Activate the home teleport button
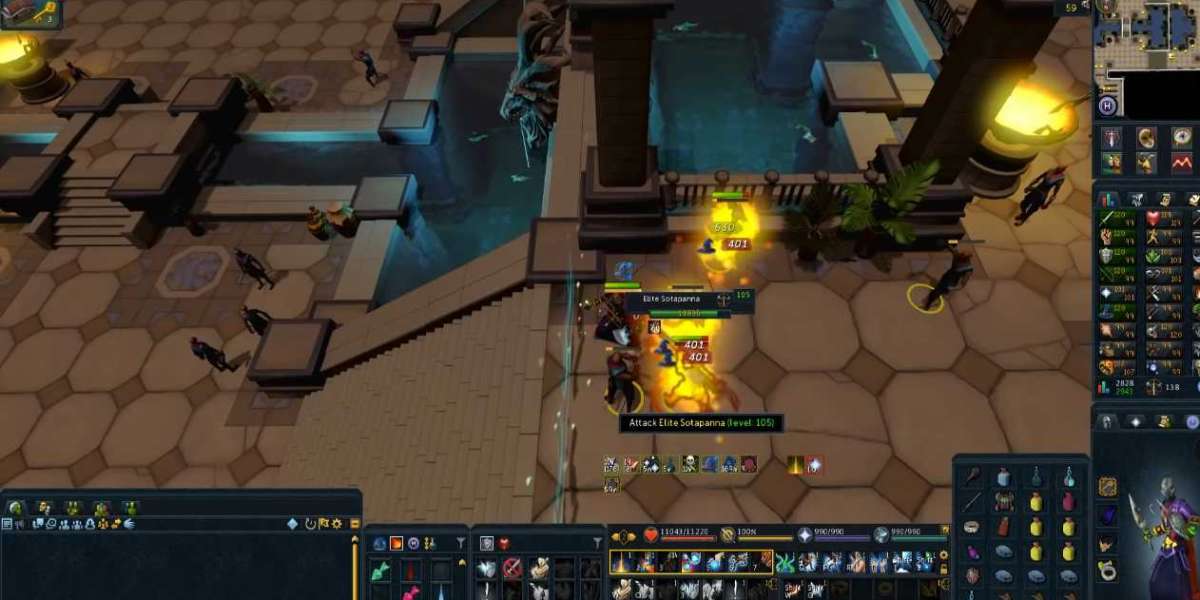 click(x=1107, y=106)
